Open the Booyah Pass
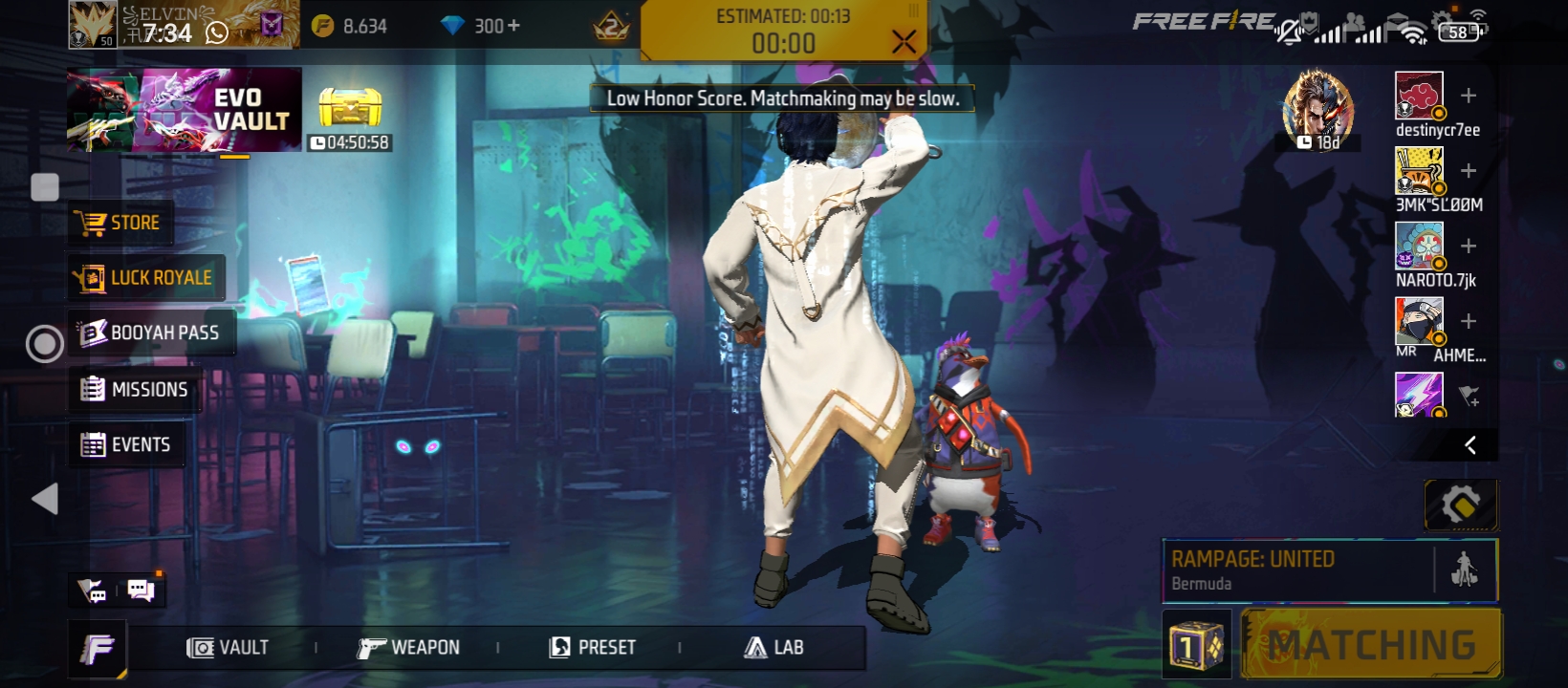 pos(150,333)
